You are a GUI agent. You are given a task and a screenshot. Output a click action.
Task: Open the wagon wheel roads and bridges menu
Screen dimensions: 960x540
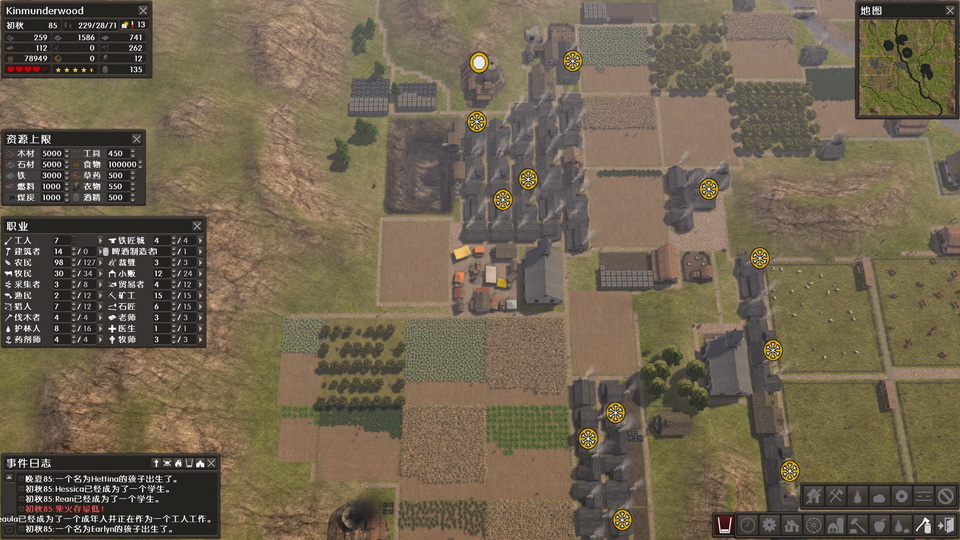click(813, 524)
